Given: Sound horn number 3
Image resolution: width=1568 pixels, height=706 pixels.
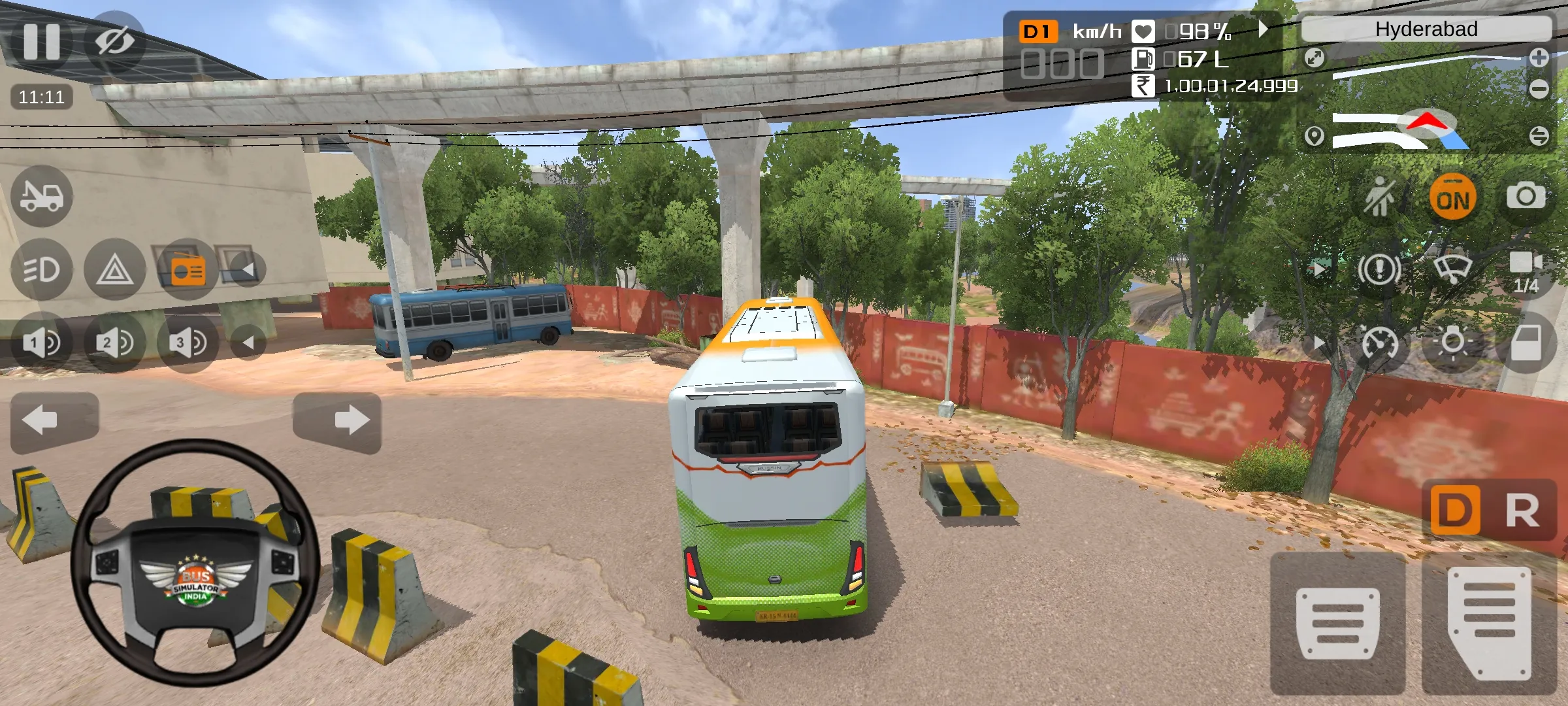Looking at the screenshot, I should click(188, 343).
